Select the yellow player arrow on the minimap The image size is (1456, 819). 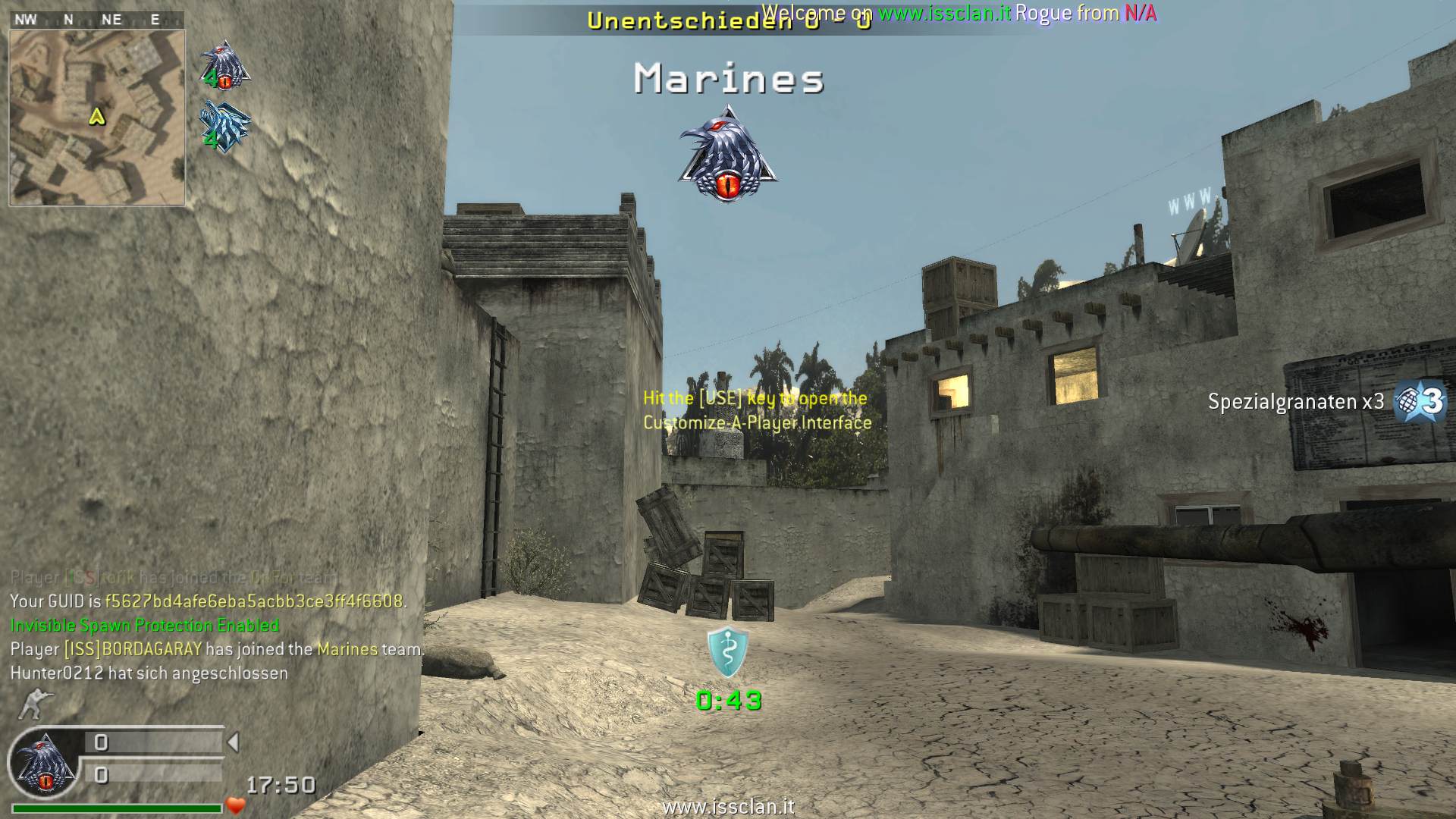coord(97,117)
